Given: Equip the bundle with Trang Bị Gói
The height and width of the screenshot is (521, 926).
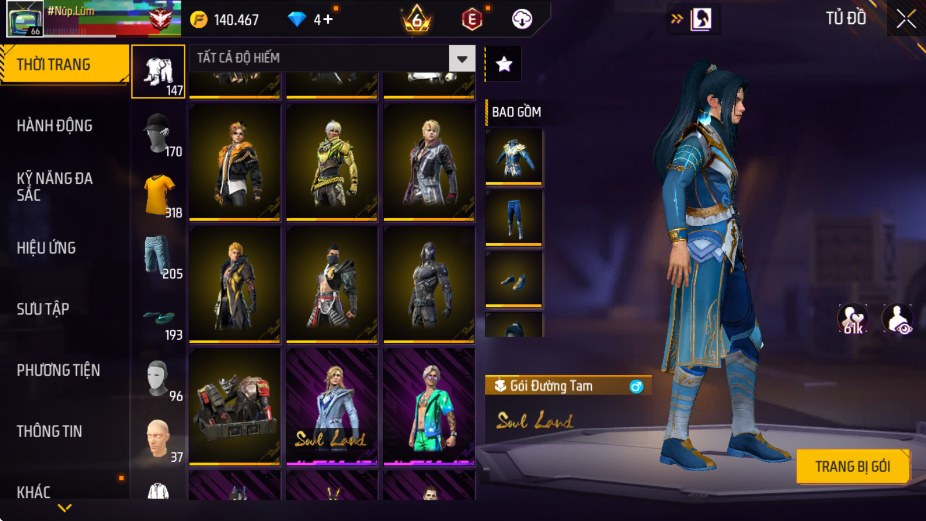Looking at the screenshot, I should click(853, 466).
